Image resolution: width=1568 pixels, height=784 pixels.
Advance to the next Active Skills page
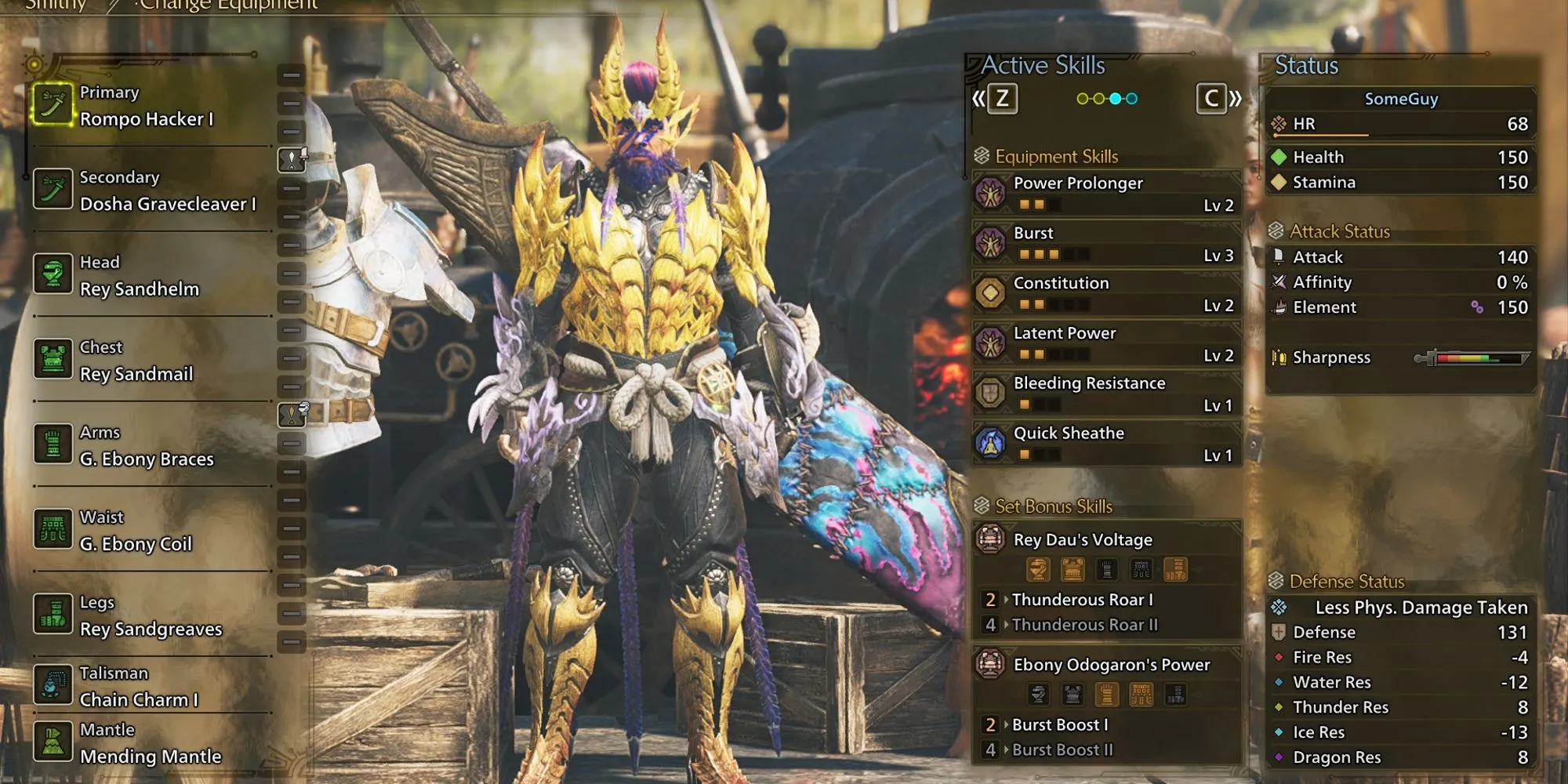1218,99
